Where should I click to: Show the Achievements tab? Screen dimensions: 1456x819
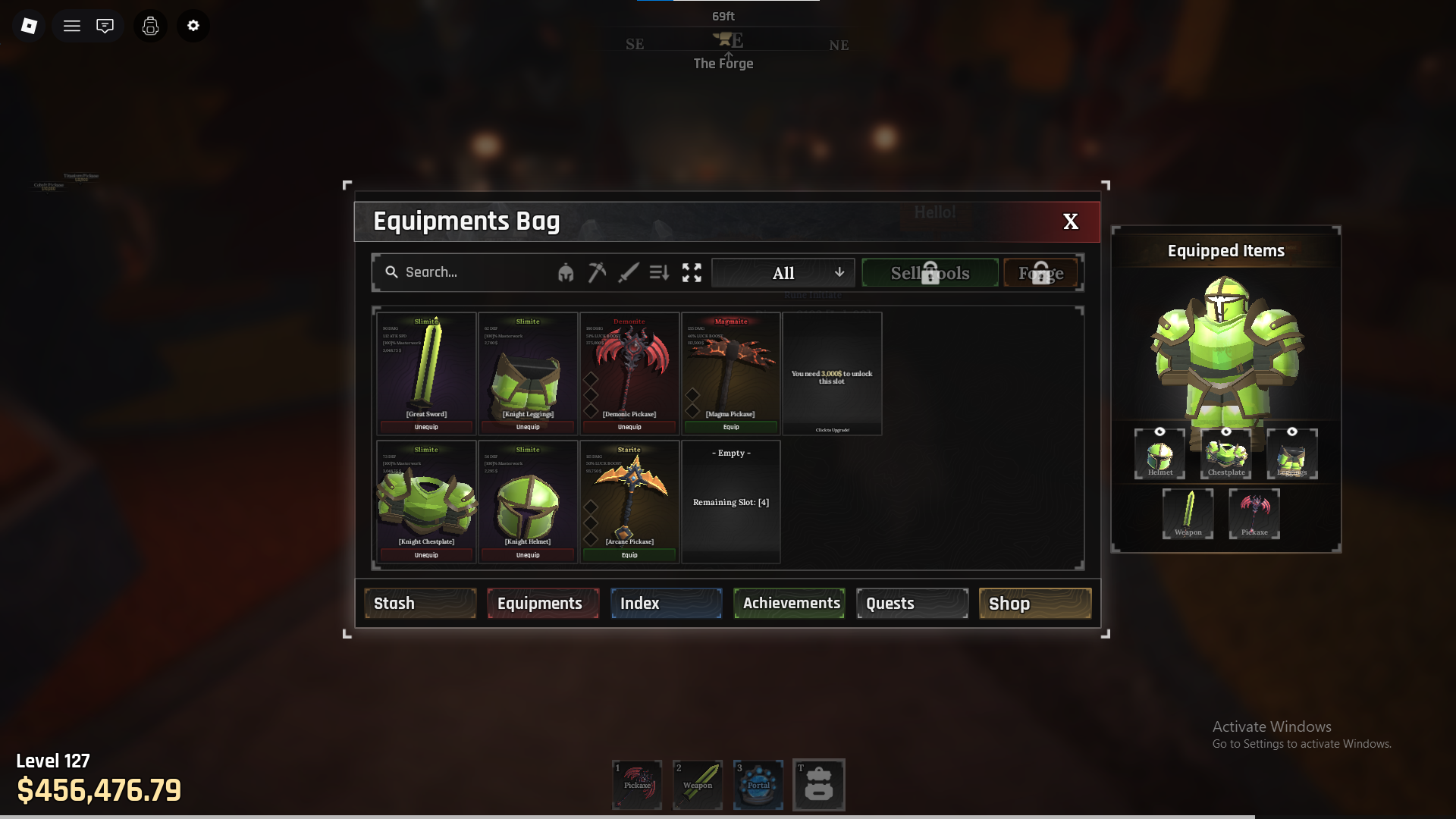click(x=789, y=604)
